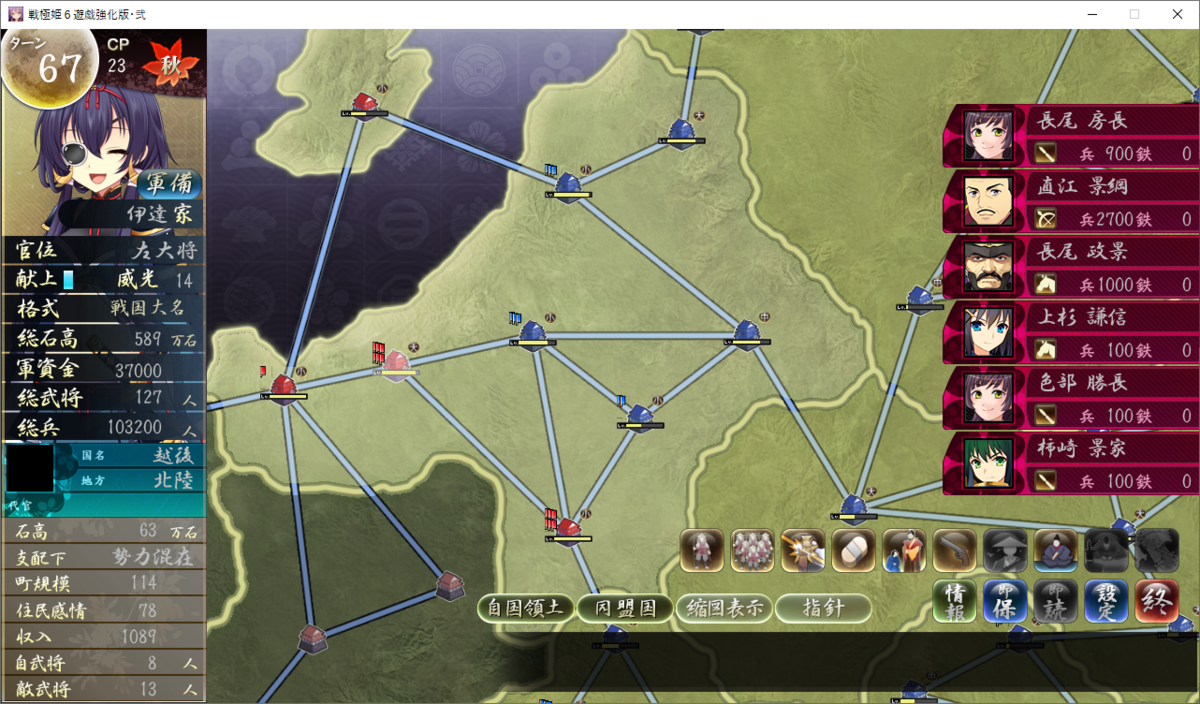Select the seated court noble icon
The image size is (1200, 704).
point(1055,550)
